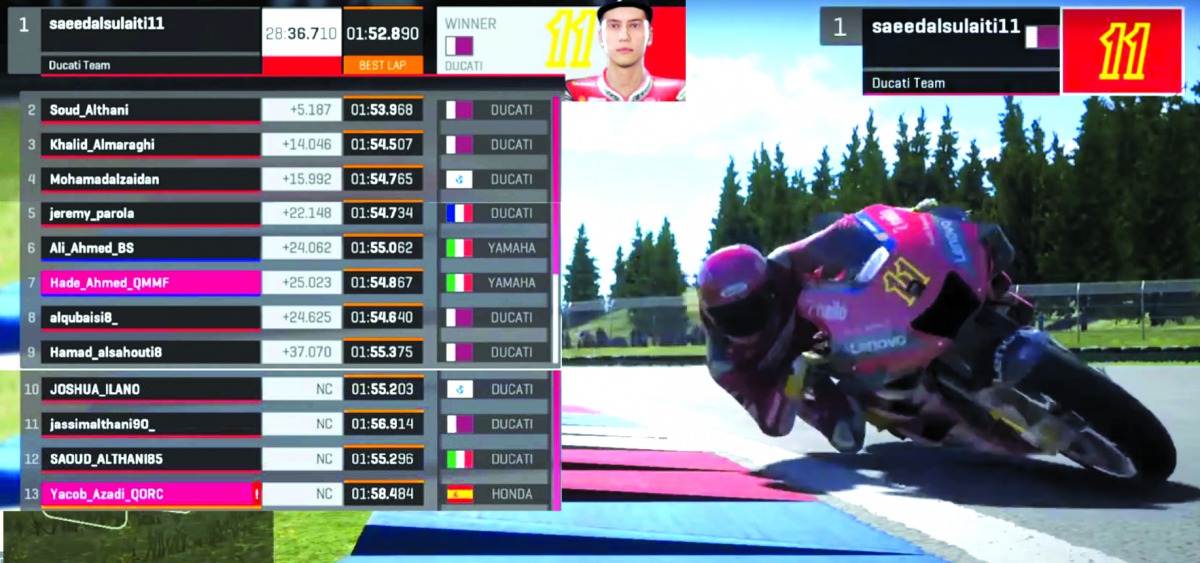Pick the Mohamadalzaidan standings entry

(x=150, y=180)
